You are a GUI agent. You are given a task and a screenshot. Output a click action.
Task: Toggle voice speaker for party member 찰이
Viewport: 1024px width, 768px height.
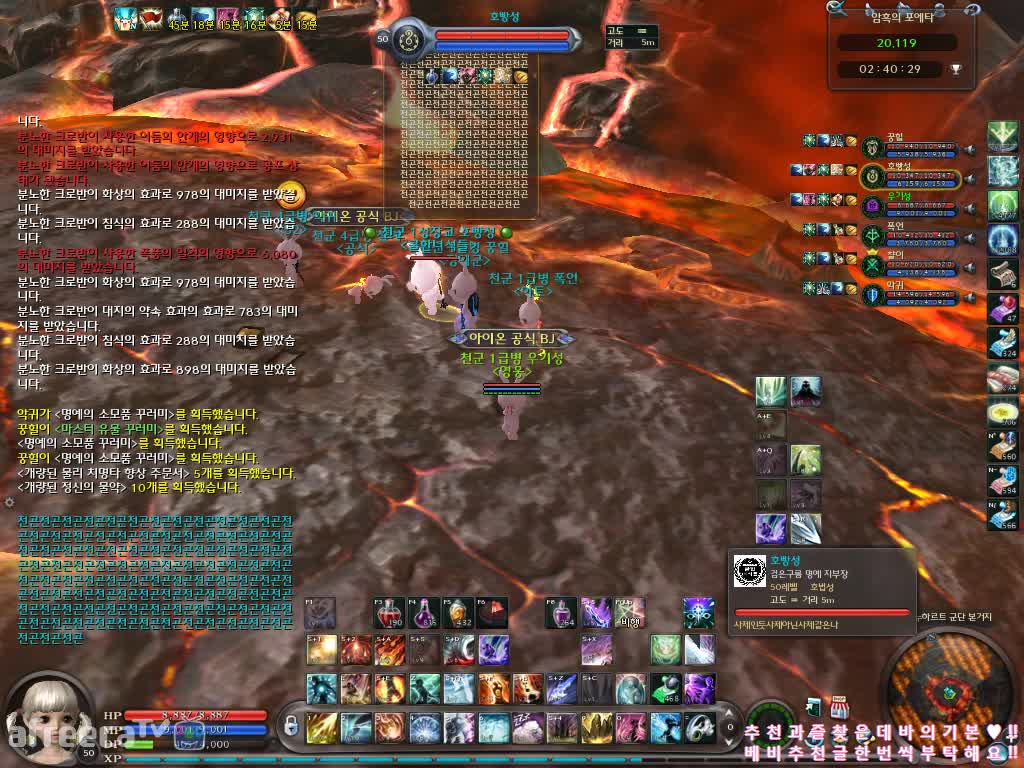pyautogui.click(x=969, y=267)
